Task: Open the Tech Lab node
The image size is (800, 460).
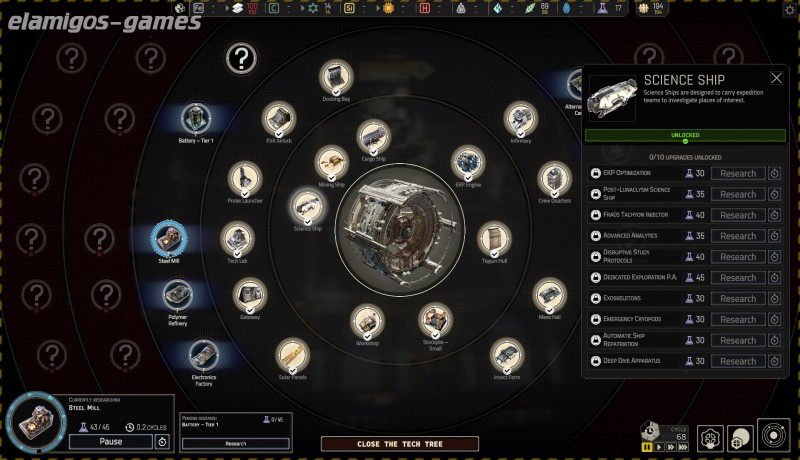Action: [x=237, y=239]
